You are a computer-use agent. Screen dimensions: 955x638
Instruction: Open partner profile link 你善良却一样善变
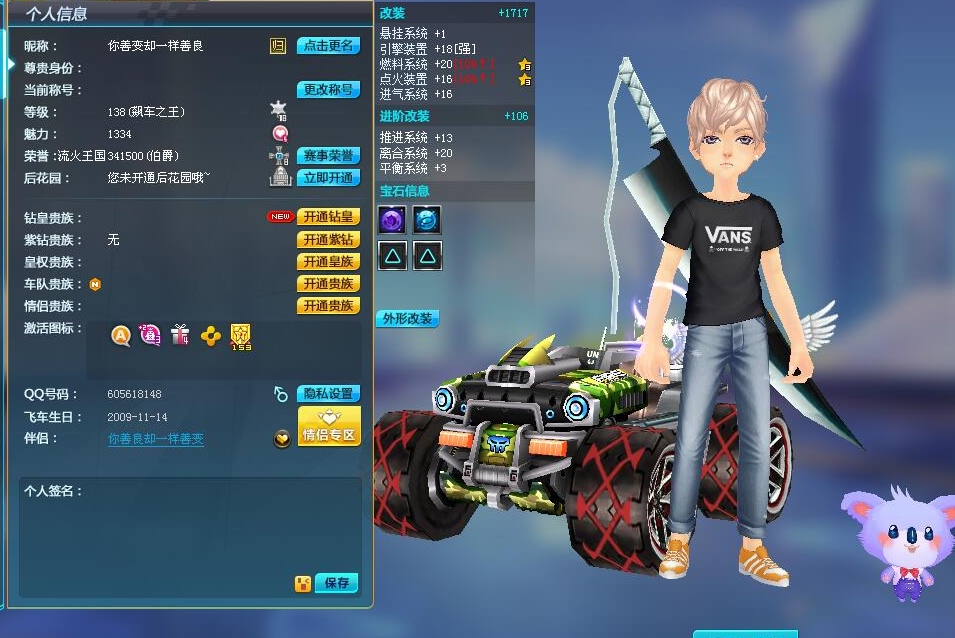156,439
